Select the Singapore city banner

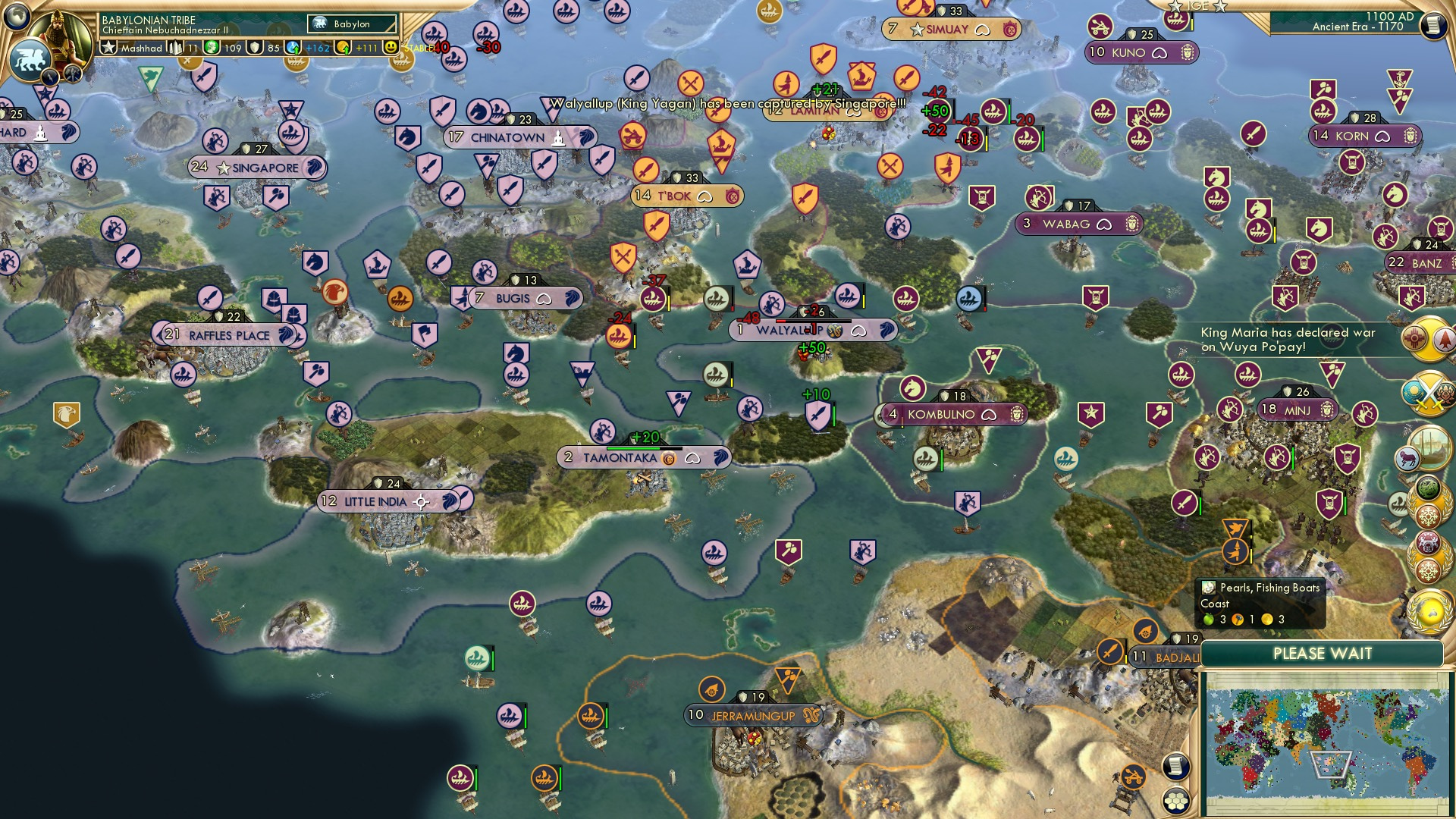(258, 168)
